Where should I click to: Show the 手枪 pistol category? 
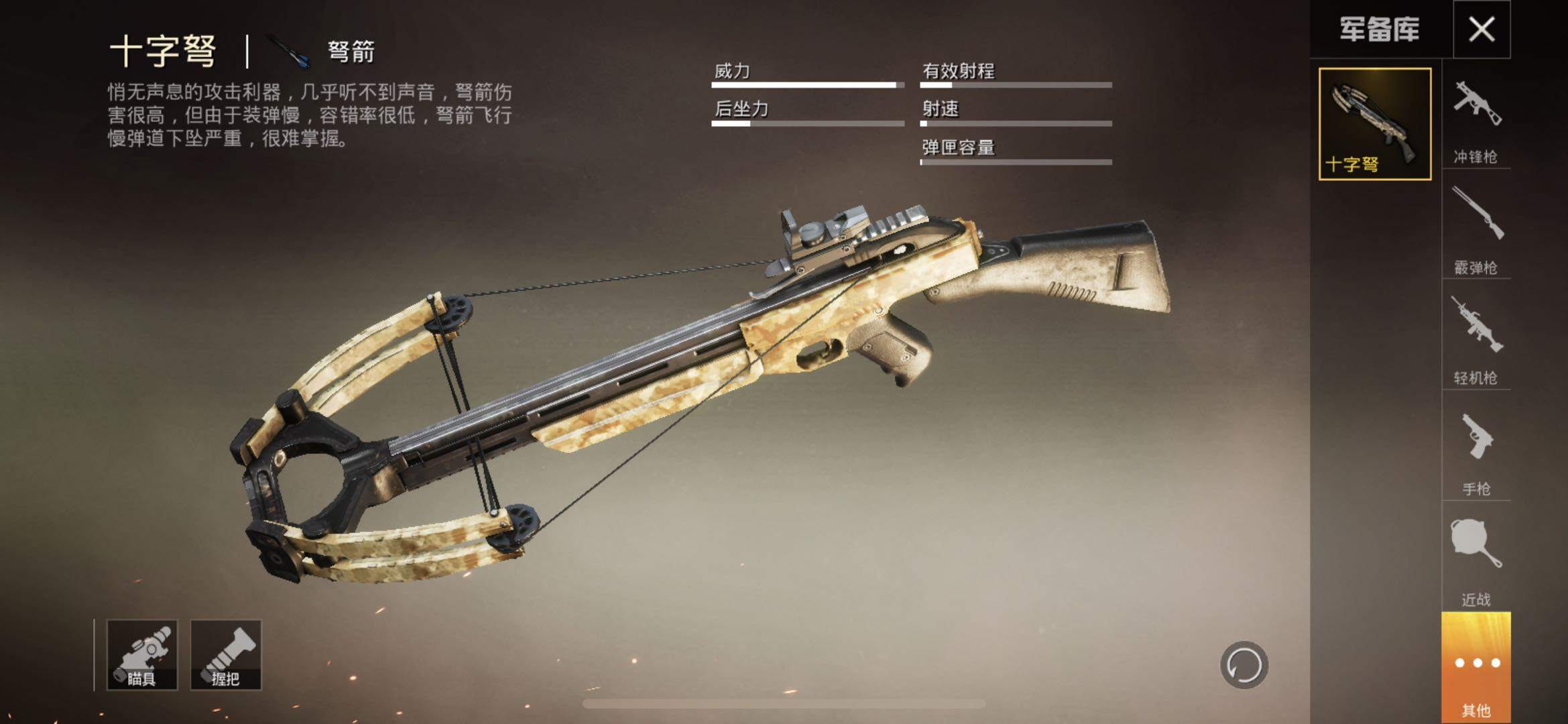pyautogui.click(x=1476, y=452)
